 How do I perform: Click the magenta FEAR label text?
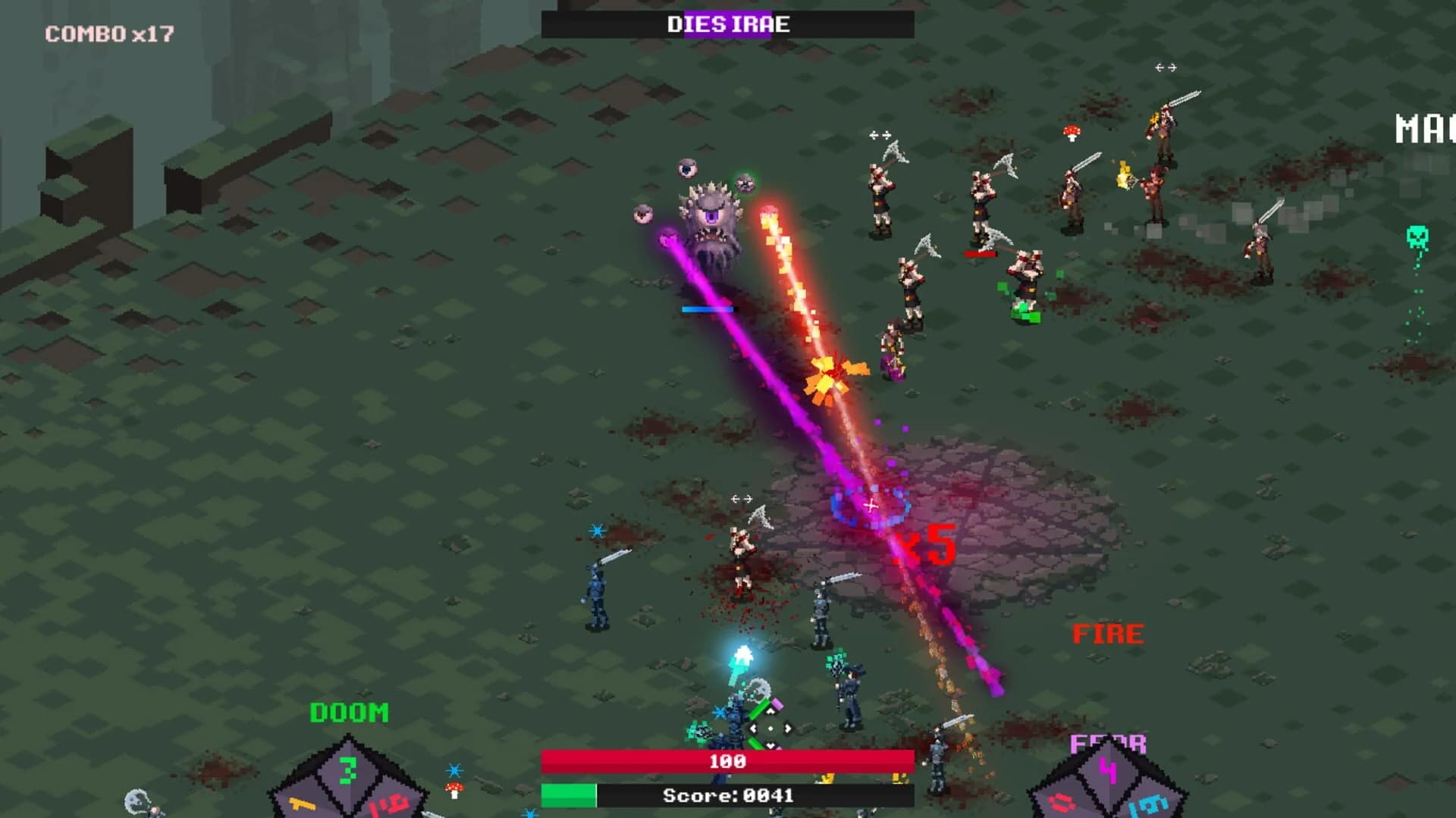(1109, 744)
